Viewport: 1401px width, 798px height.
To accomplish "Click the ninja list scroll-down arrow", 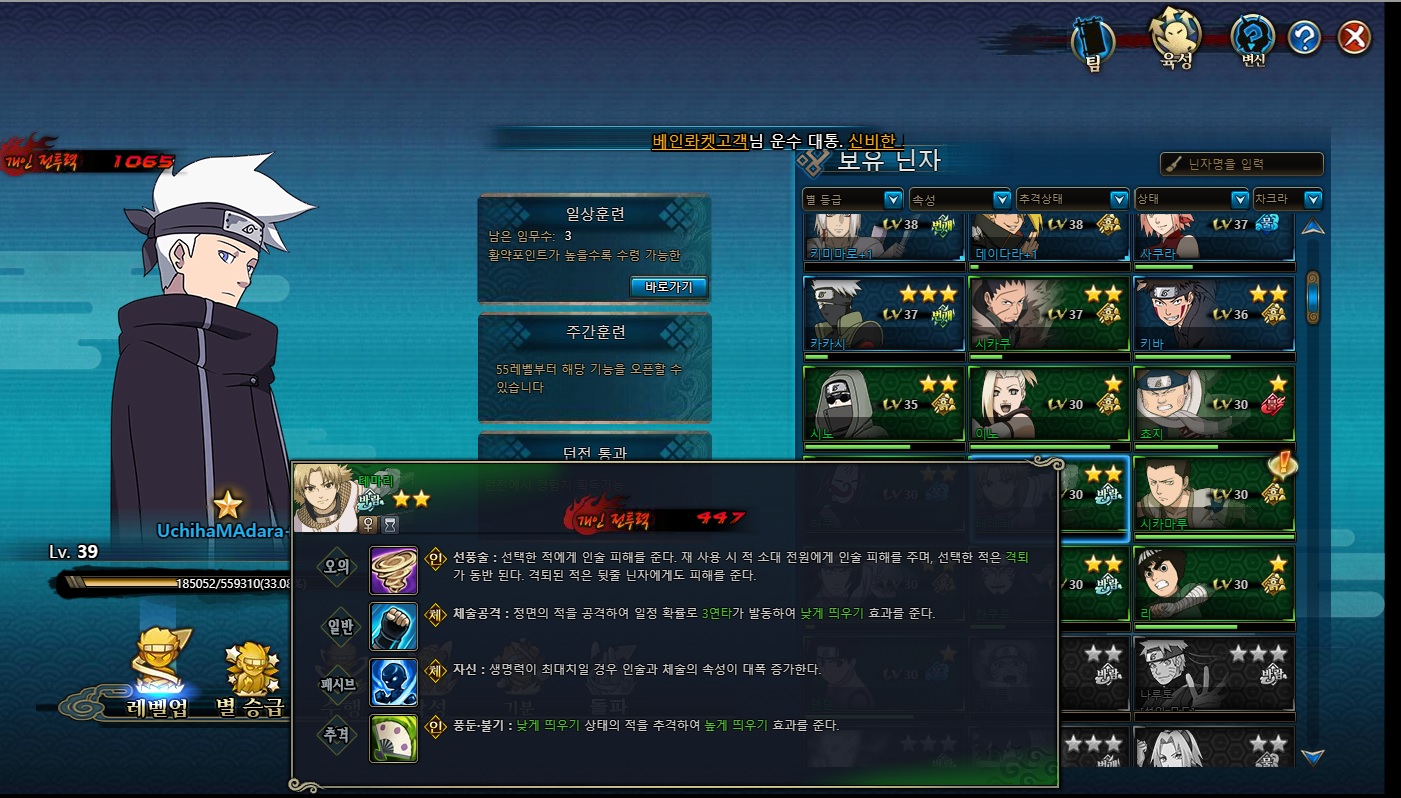I will tap(1313, 756).
